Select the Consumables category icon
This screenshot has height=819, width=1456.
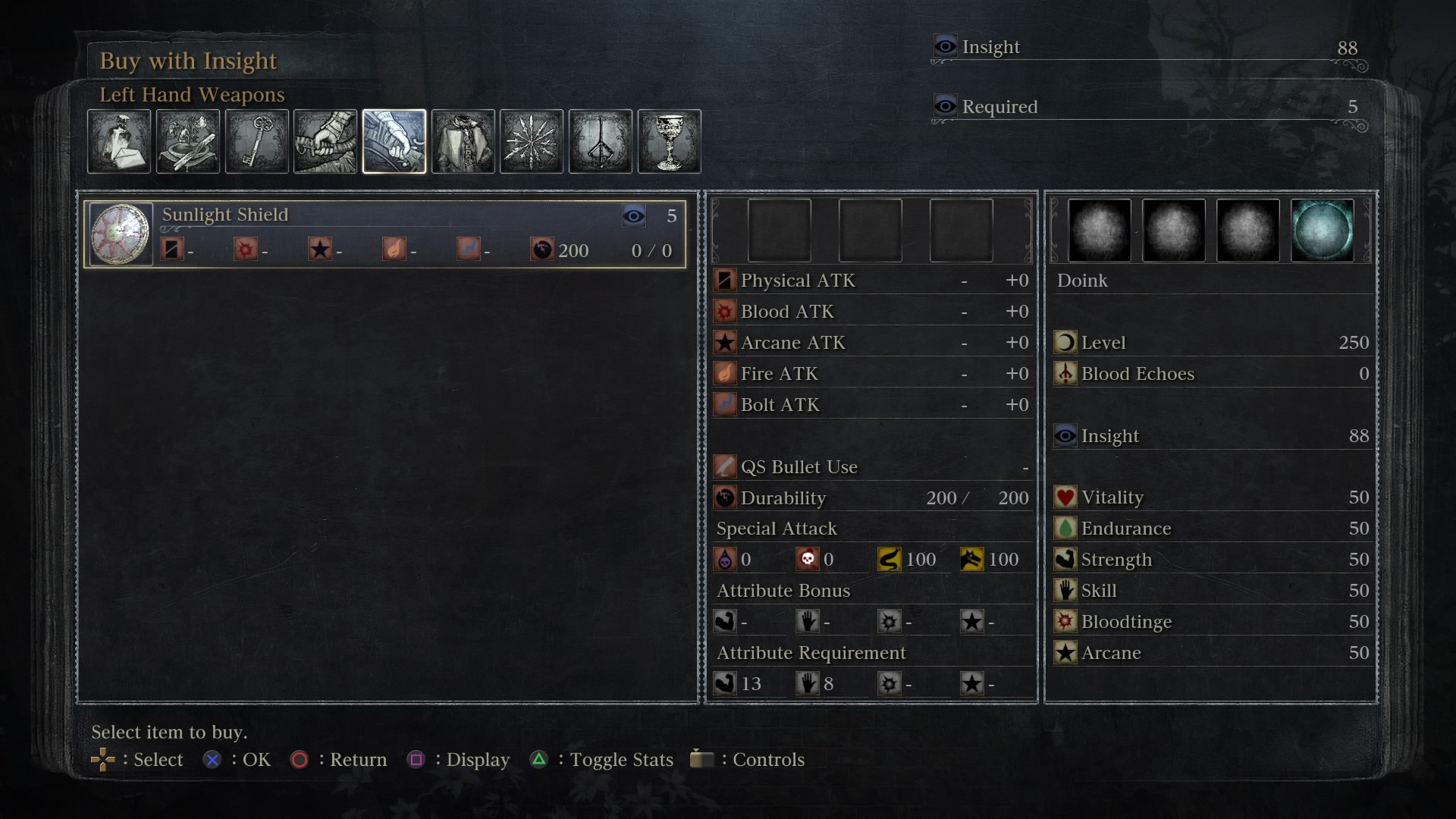[x=119, y=141]
